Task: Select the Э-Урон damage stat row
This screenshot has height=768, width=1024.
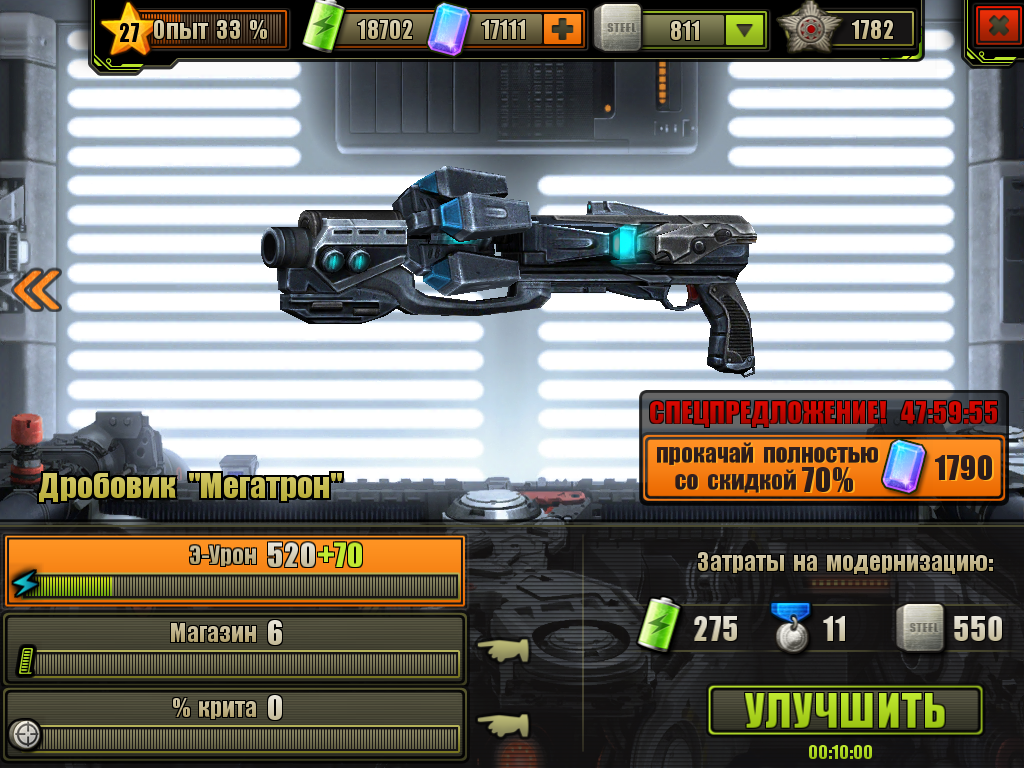Action: (235, 571)
